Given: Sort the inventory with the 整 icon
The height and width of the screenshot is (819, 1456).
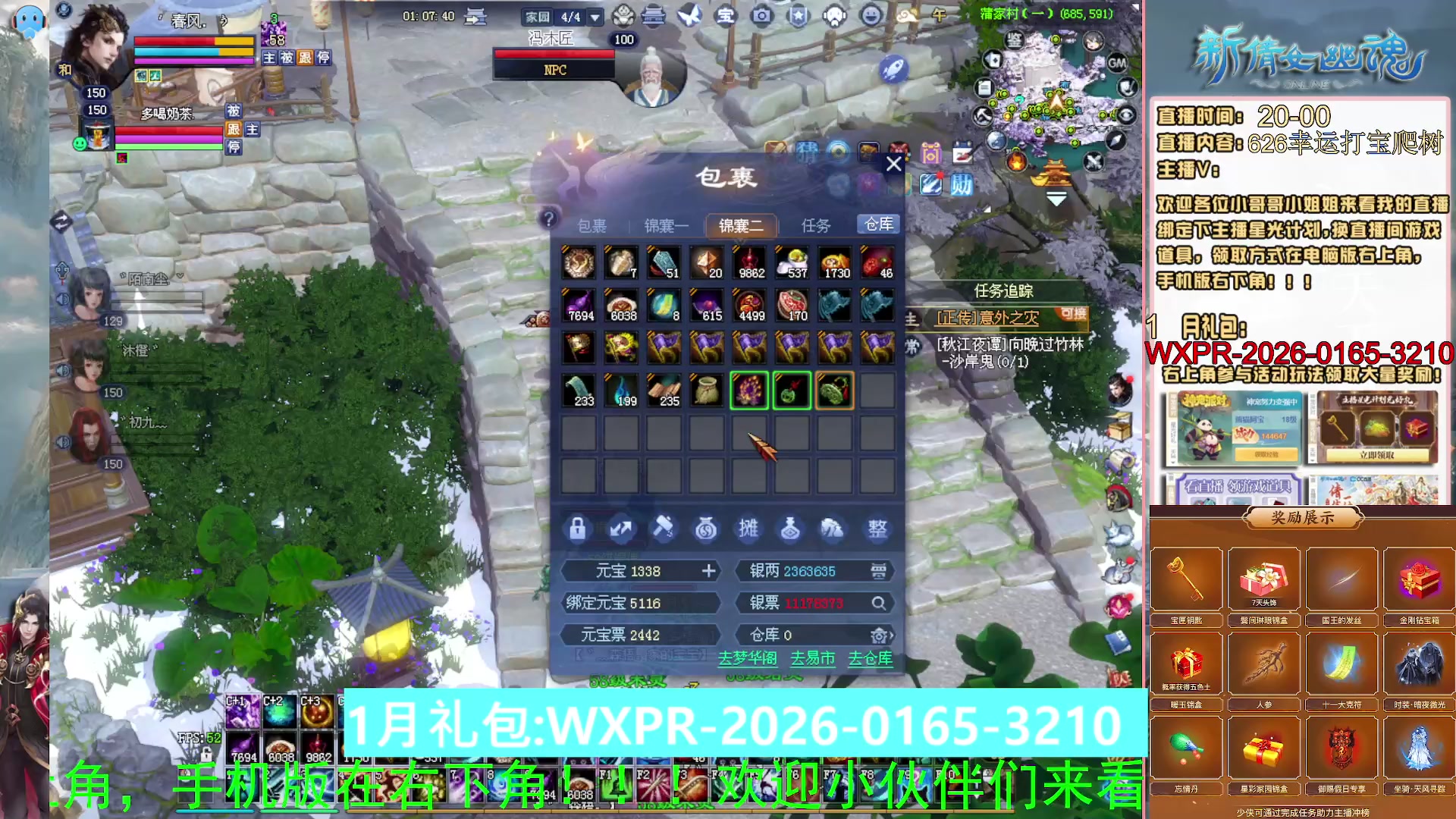Looking at the screenshot, I should pyautogui.click(x=877, y=529).
